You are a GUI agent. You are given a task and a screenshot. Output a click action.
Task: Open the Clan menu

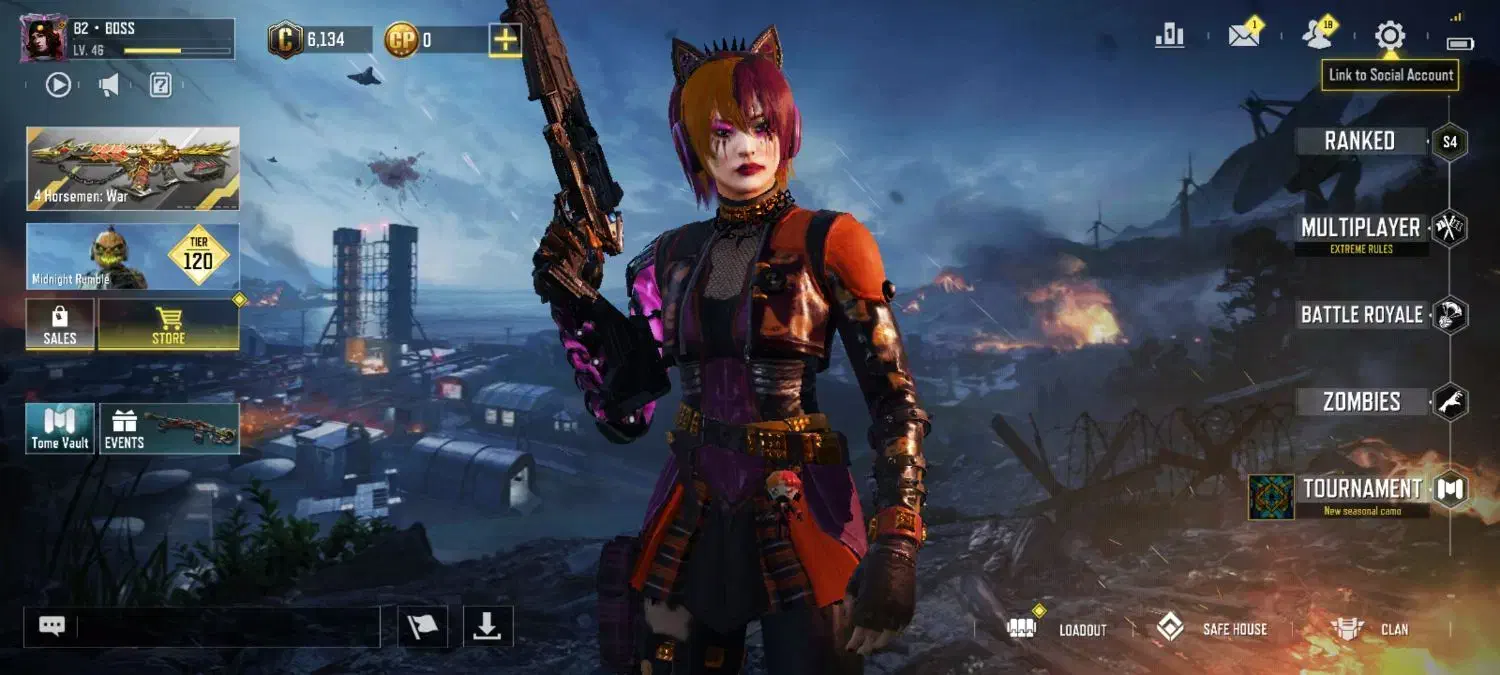(1370, 629)
